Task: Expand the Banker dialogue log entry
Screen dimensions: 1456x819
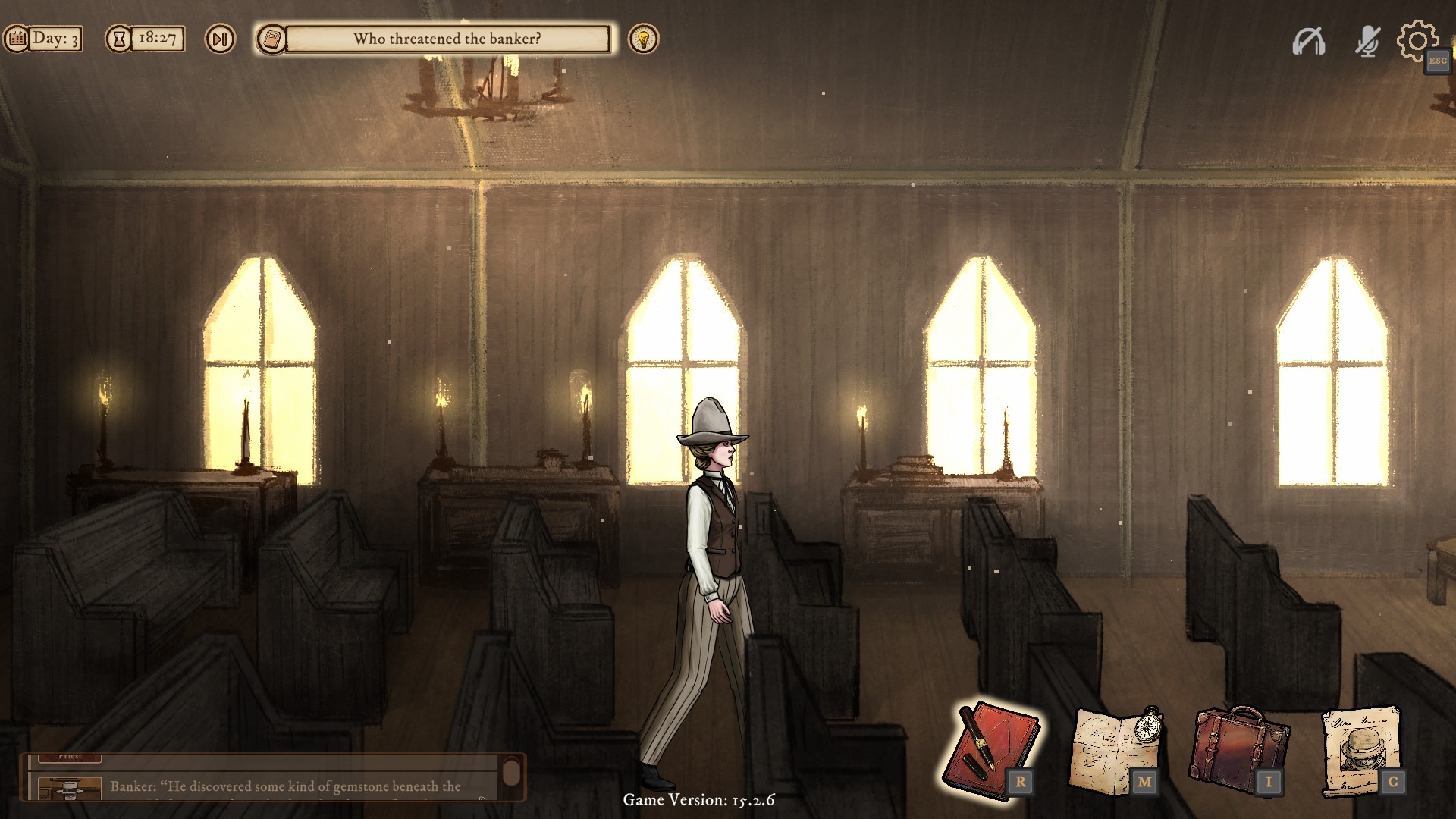Action: point(285,786)
